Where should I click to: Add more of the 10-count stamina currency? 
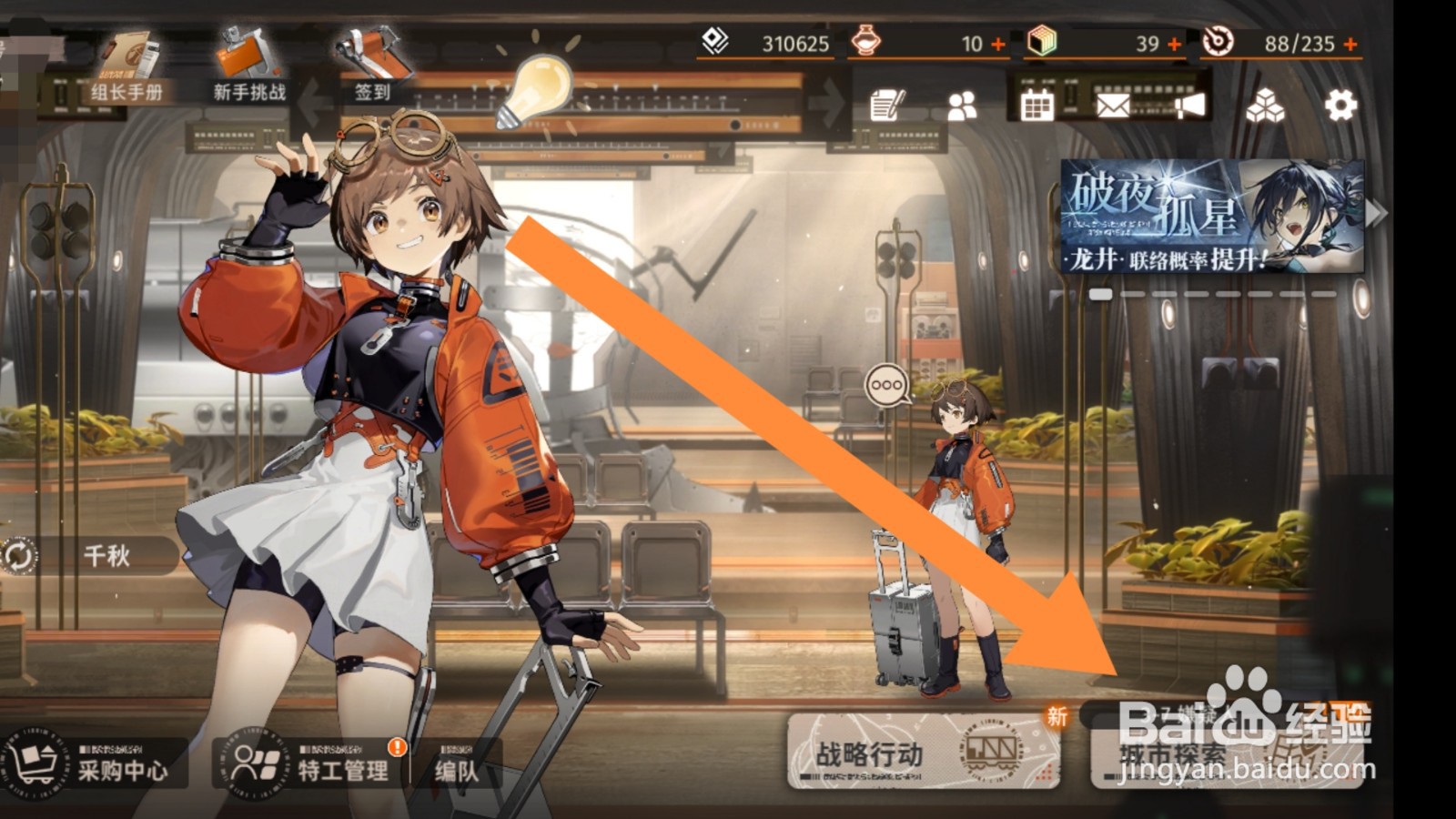point(998,44)
